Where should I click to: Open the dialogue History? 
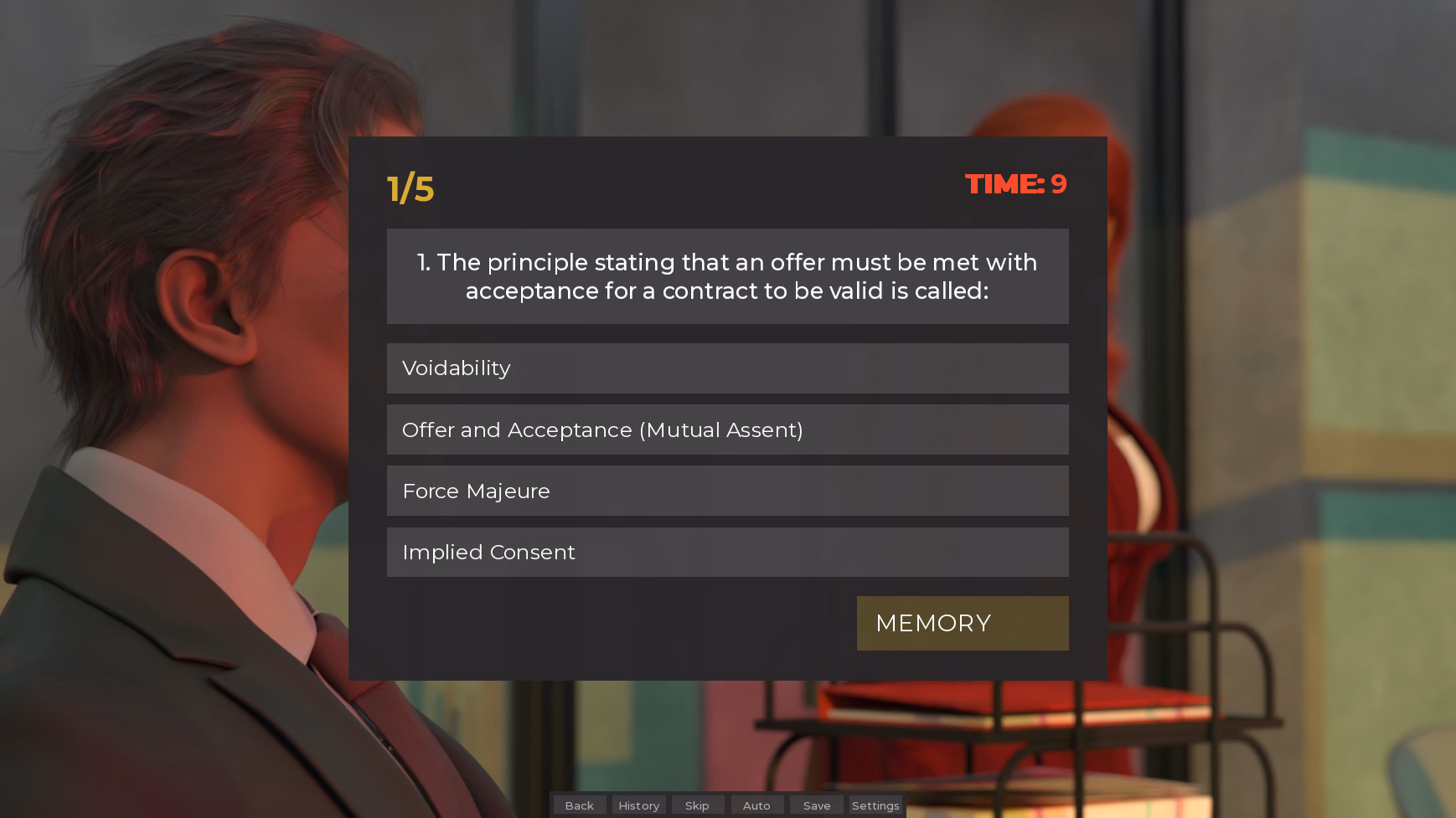point(639,805)
